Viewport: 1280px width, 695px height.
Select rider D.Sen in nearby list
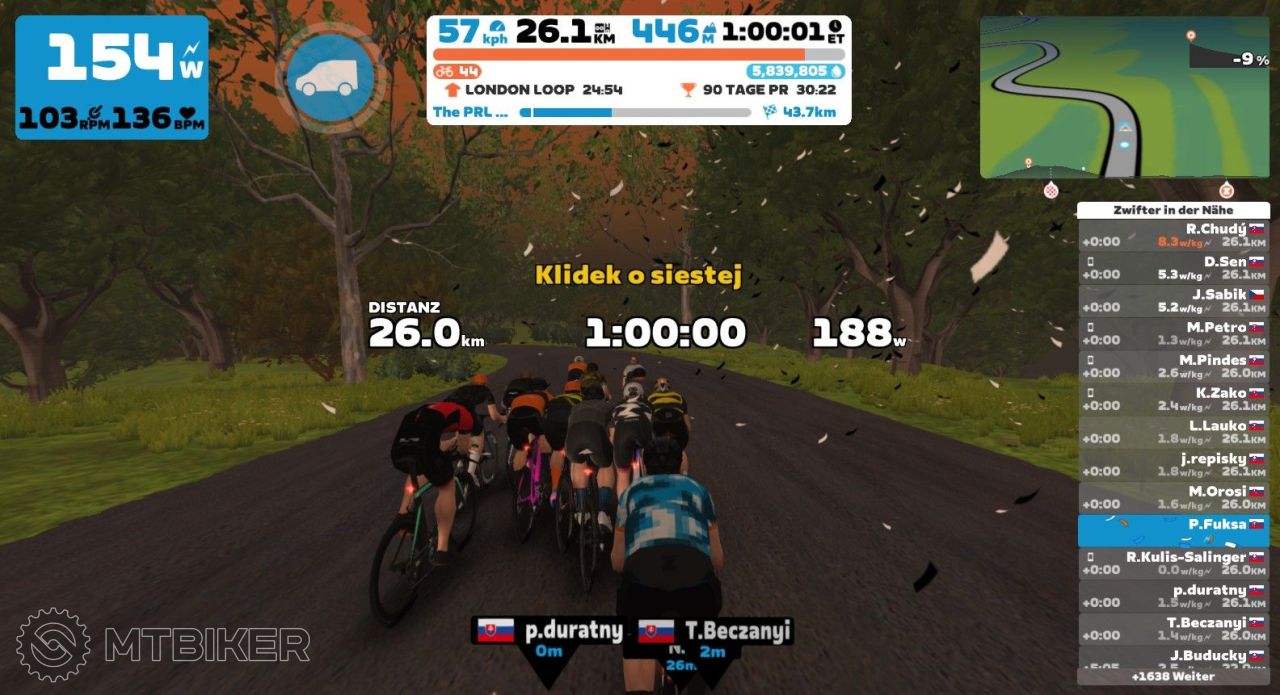(1173, 268)
